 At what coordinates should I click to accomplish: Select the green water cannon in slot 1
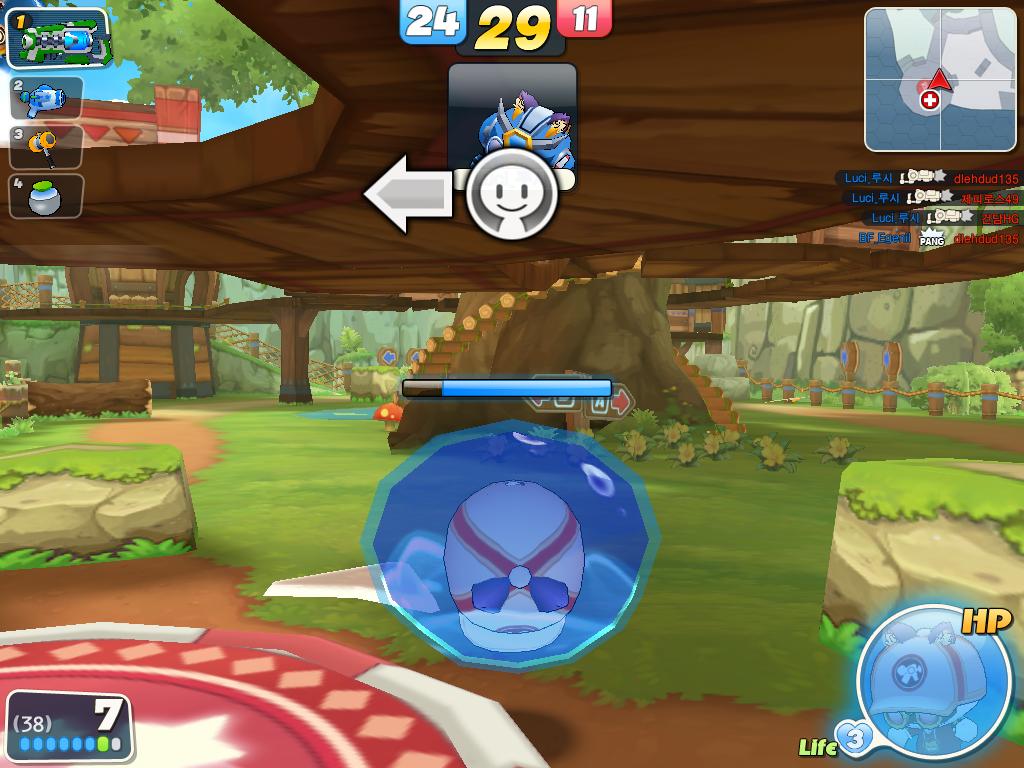58,39
